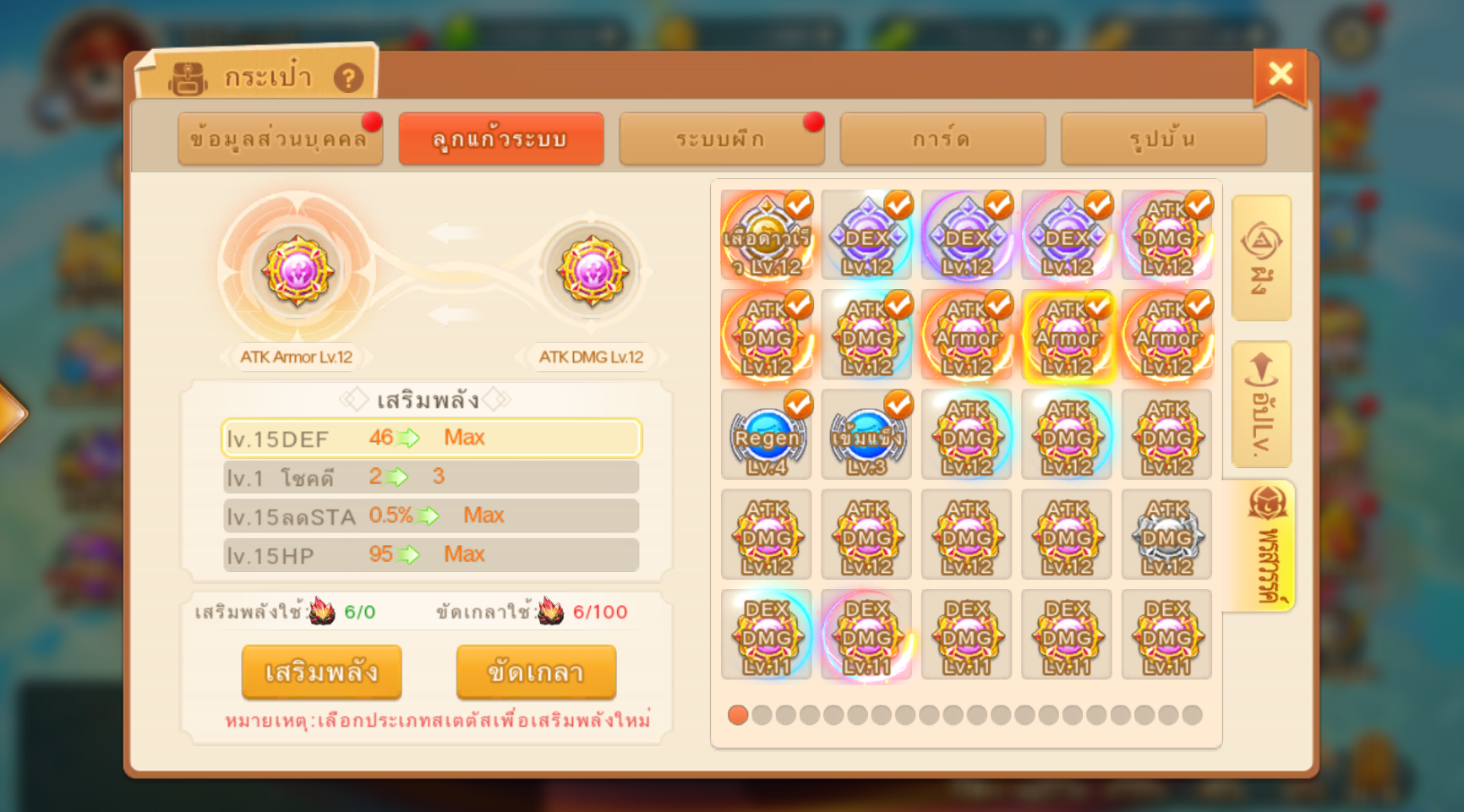
Task: Click the orange เสริมพลัง button
Action: coord(321,673)
